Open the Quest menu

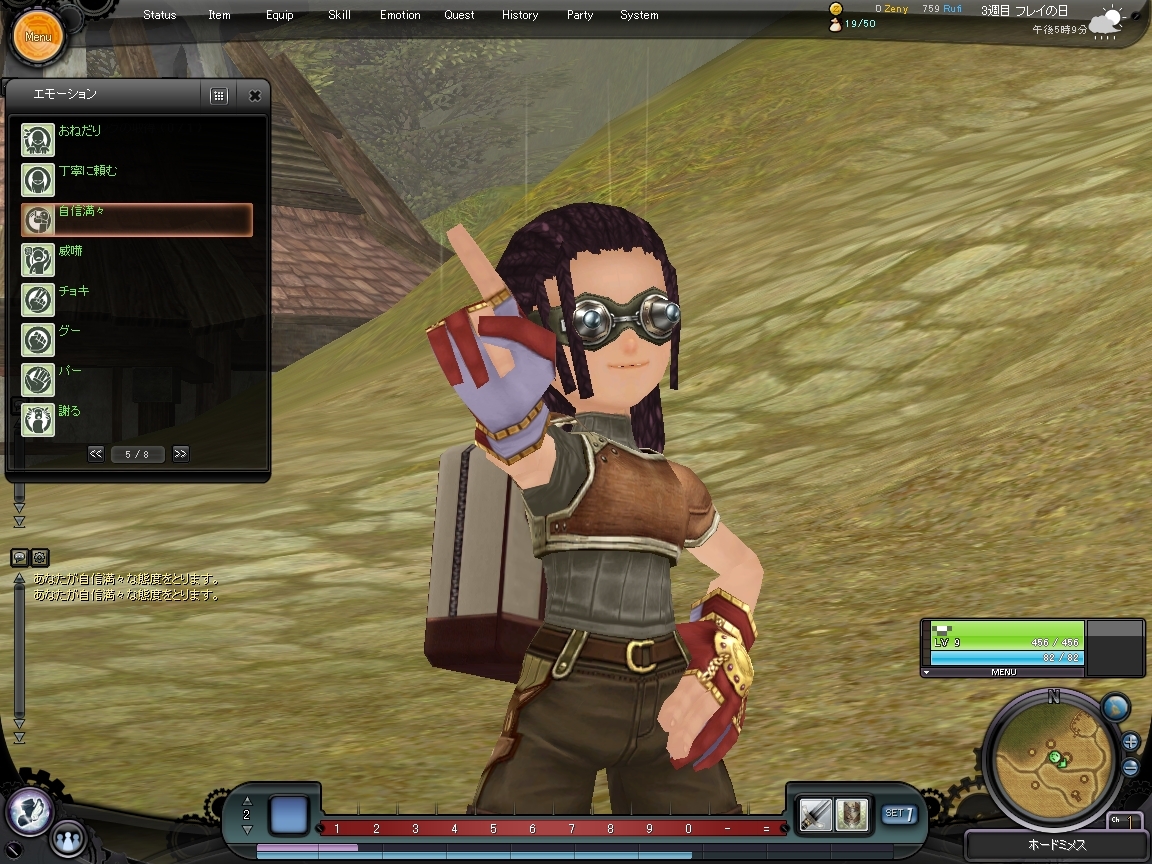tap(460, 15)
